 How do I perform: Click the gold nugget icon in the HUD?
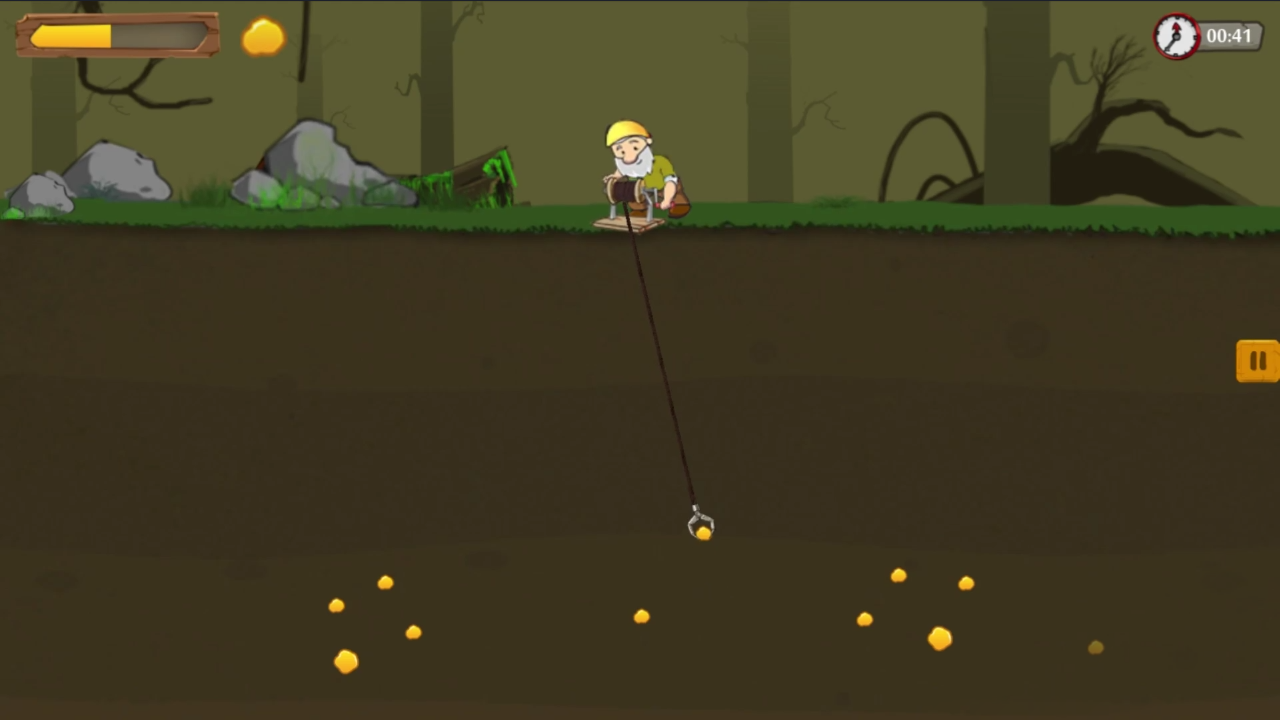point(262,38)
